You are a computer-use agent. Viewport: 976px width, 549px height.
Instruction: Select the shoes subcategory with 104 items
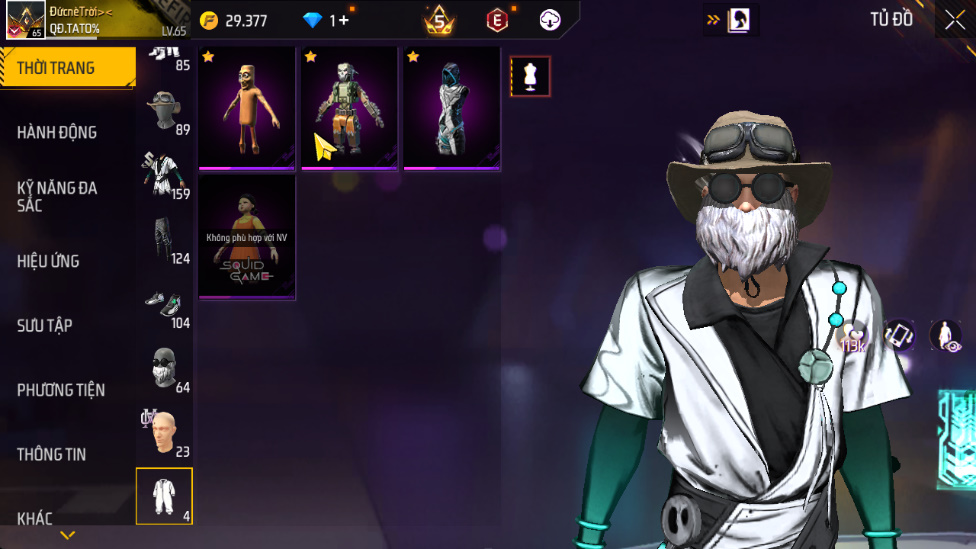pyautogui.click(x=164, y=305)
